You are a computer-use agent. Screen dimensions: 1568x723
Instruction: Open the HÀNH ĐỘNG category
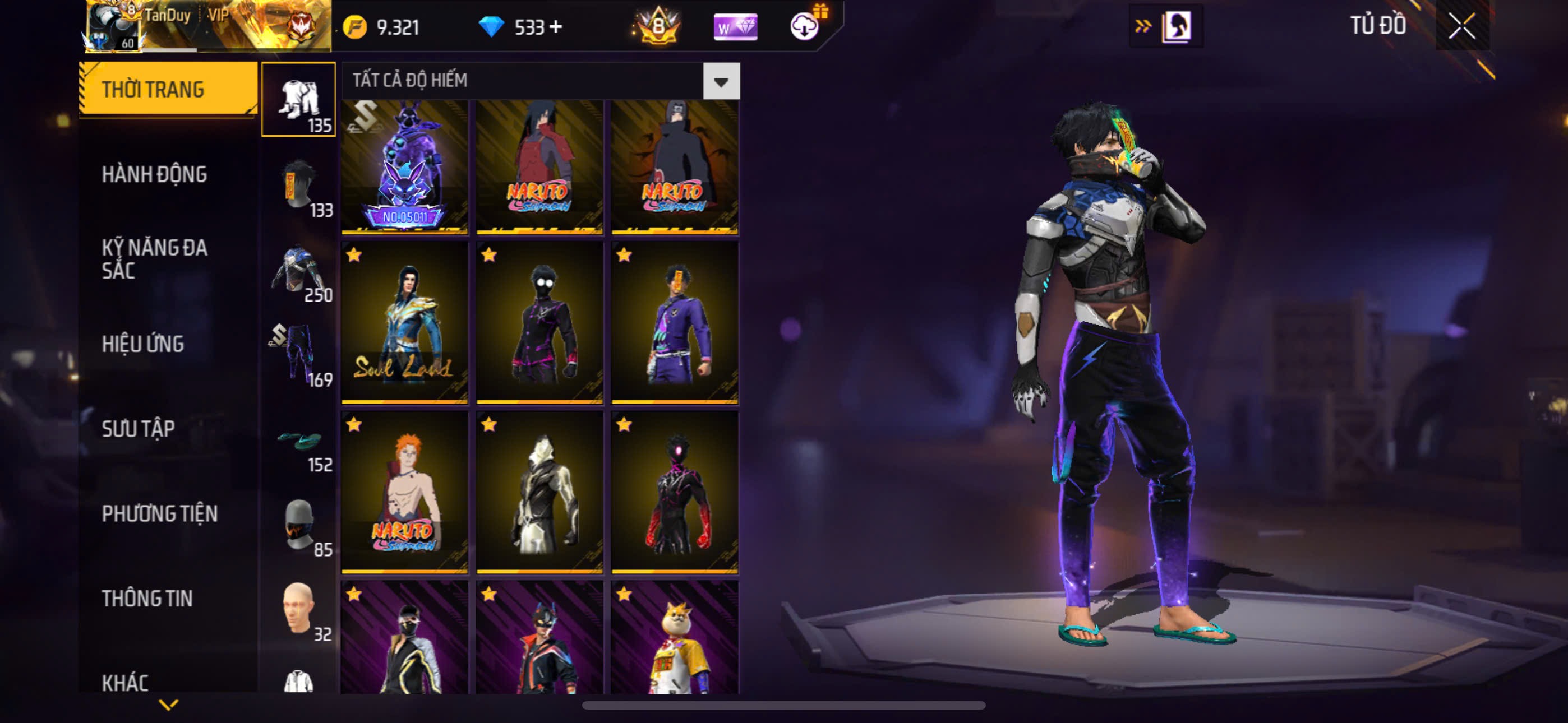pos(154,174)
